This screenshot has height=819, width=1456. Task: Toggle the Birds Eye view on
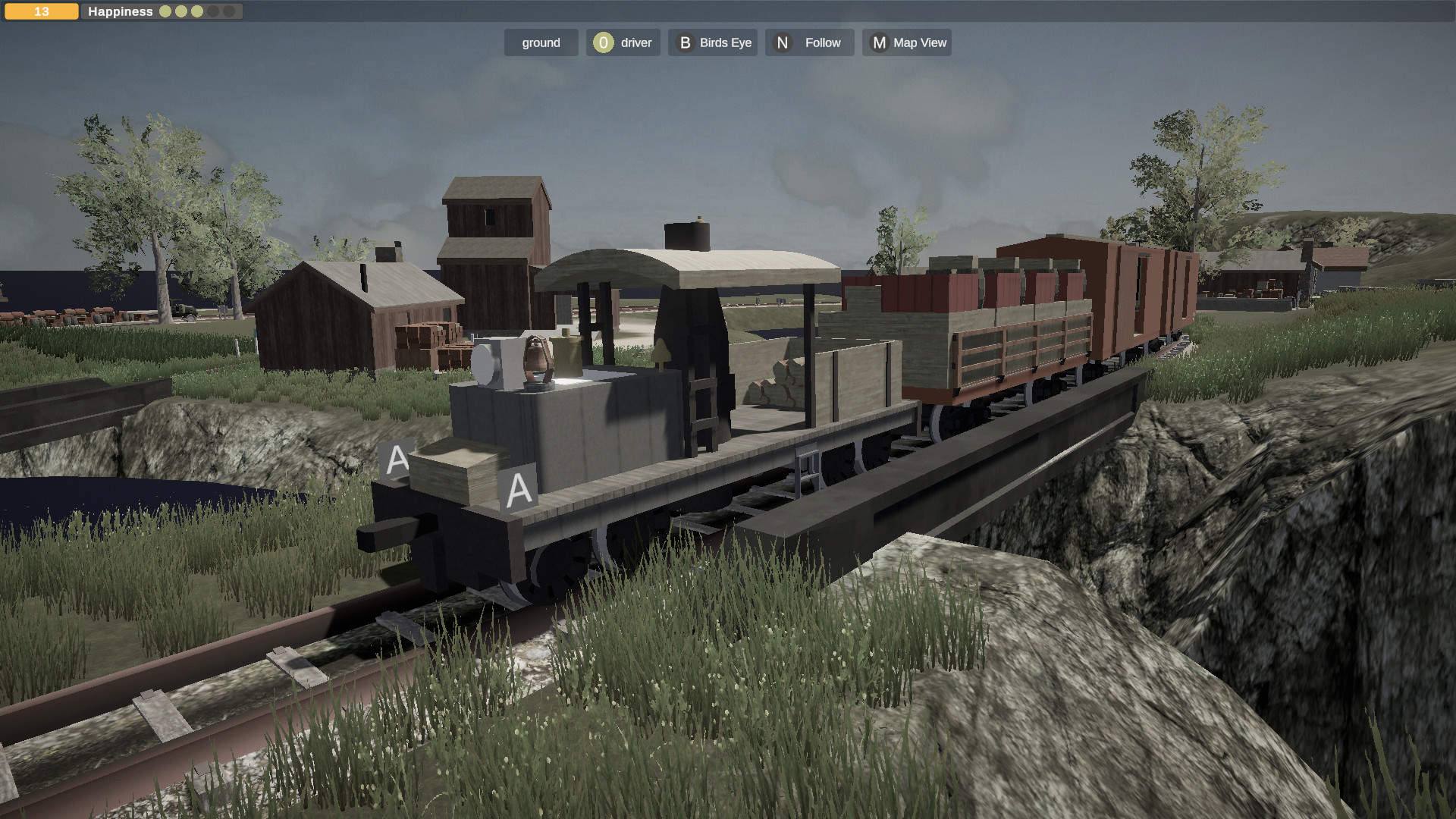pyautogui.click(x=712, y=42)
